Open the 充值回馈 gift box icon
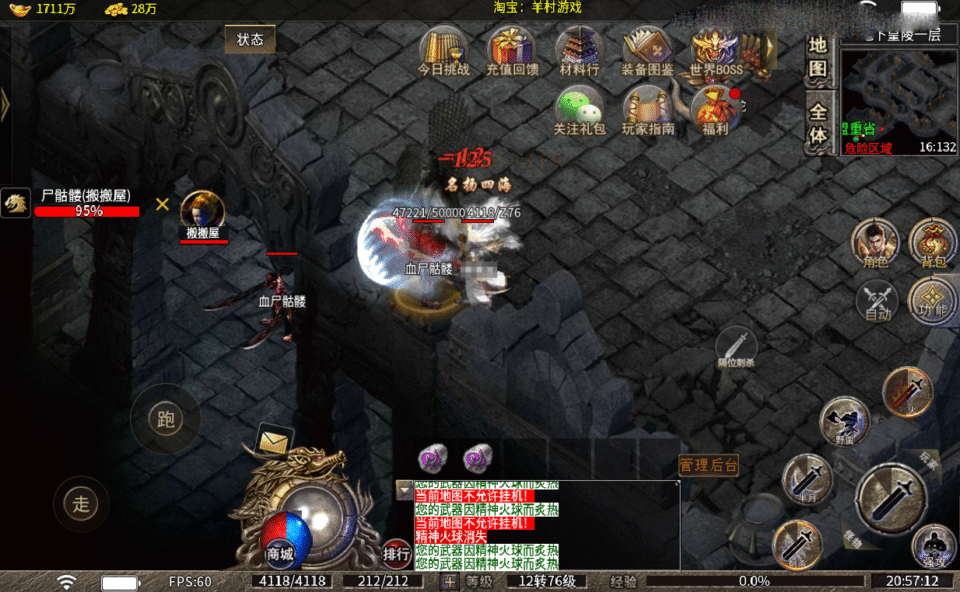 [x=512, y=50]
